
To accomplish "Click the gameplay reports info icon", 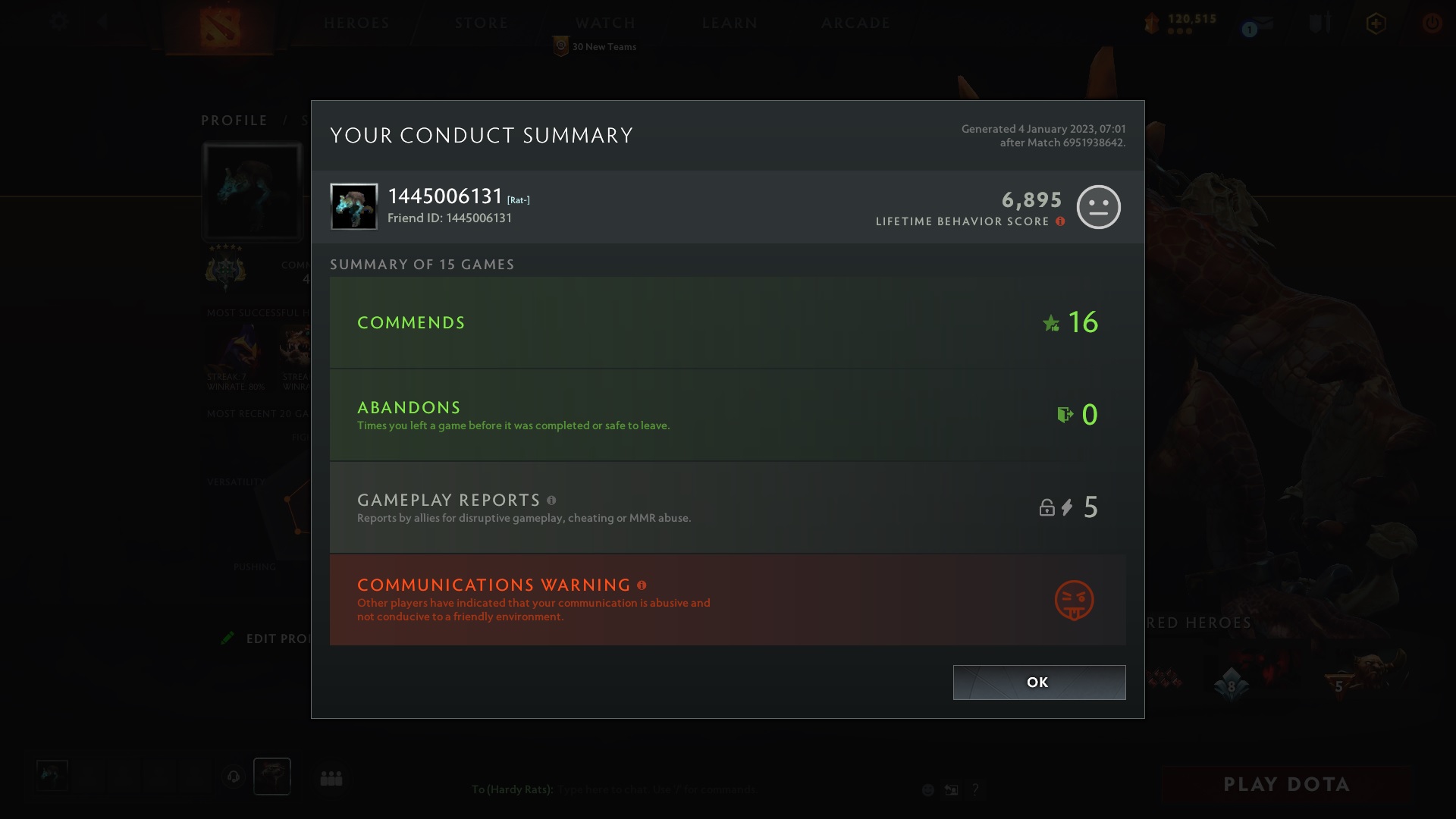I will 551,500.
